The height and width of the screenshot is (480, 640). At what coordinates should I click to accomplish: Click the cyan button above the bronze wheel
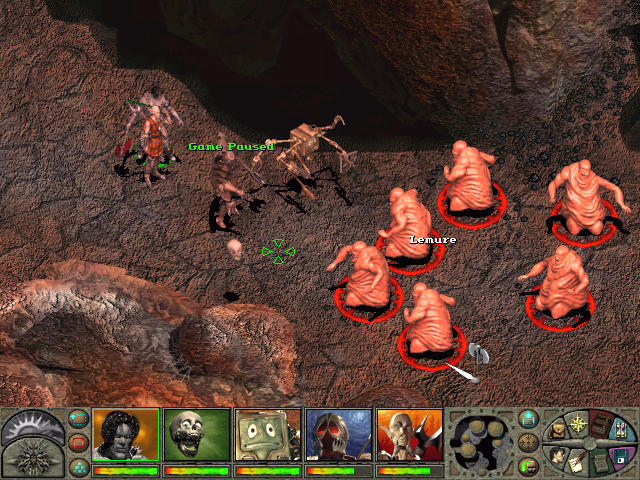(x=528, y=419)
